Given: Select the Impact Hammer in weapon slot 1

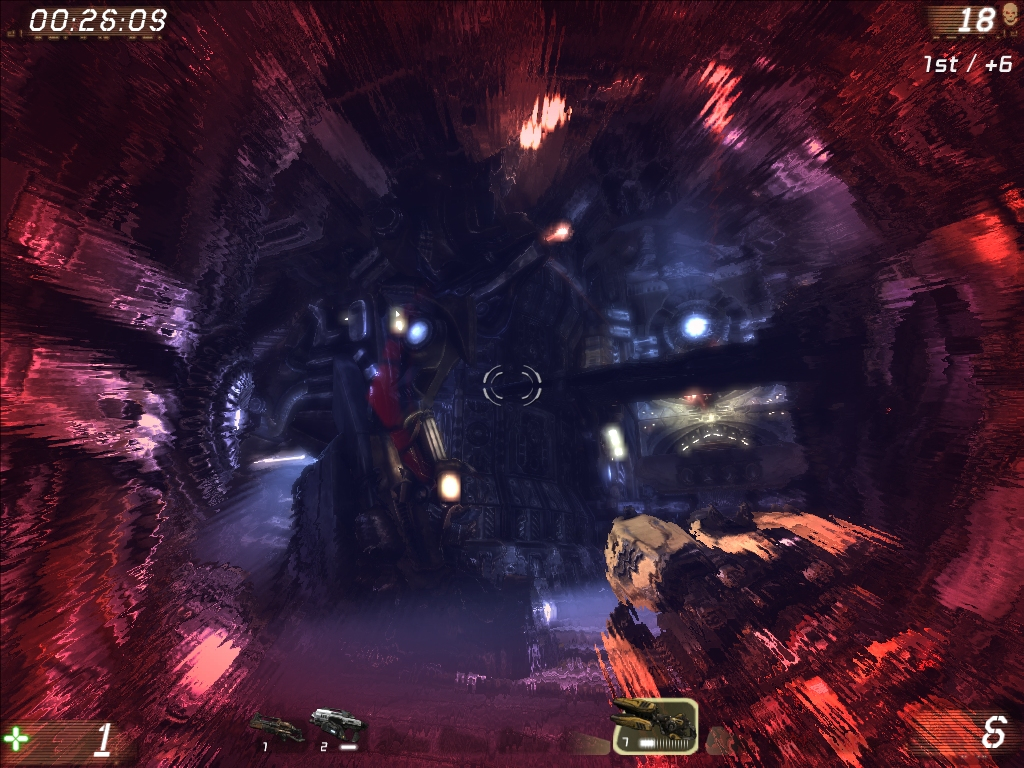Looking at the screenshot, I should [276, 727].
